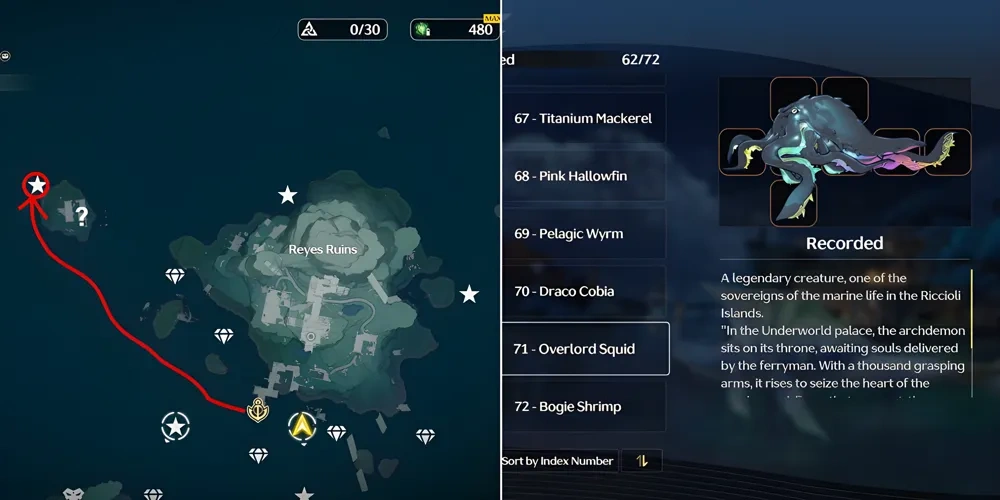The height and width of the screenshot is (500, 1000).
Task: Click the star marker above Reyes Ruins
Action: click(287, 194)
